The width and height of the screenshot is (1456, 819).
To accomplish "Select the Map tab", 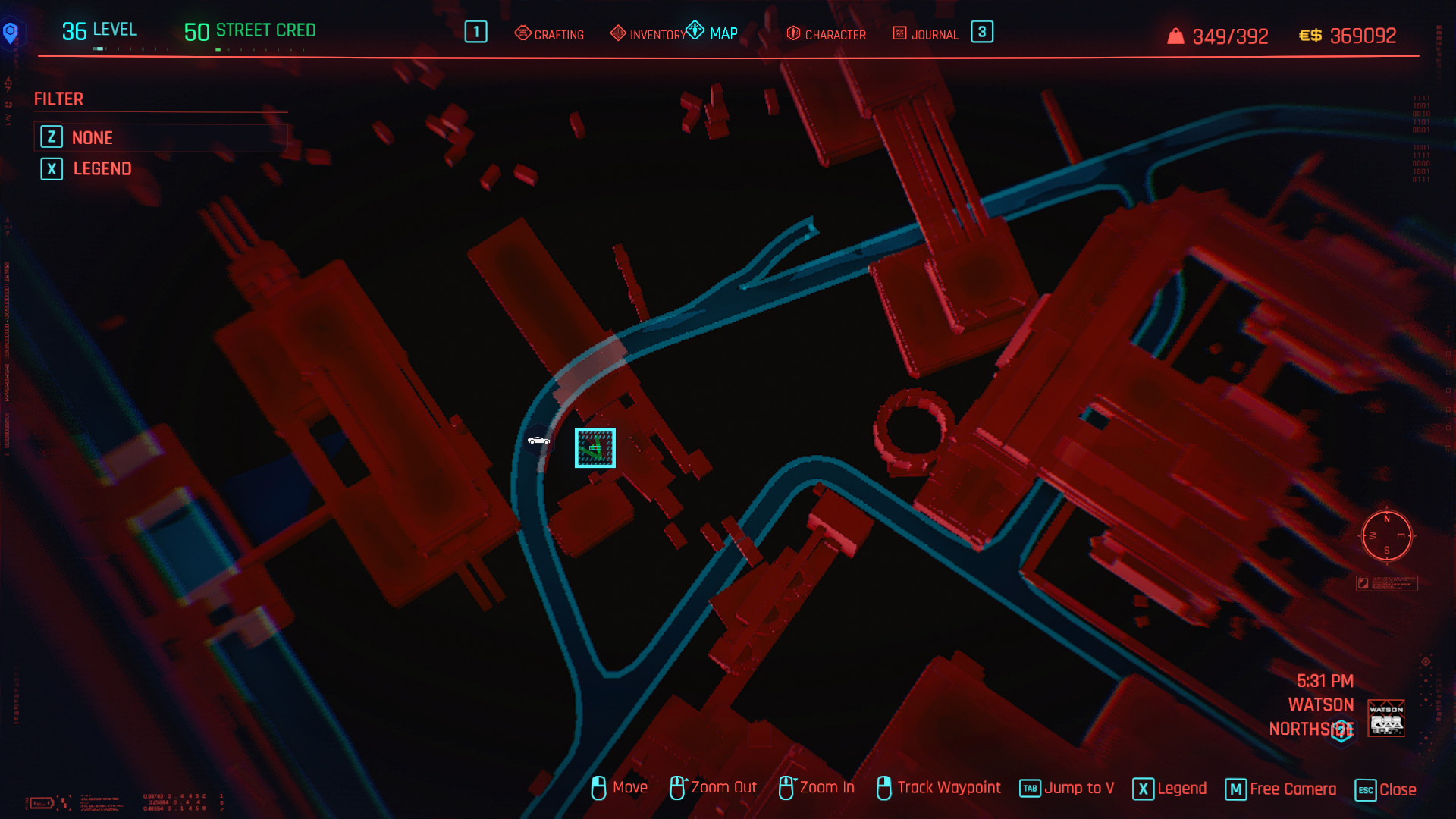I will [x=713, y=33].
